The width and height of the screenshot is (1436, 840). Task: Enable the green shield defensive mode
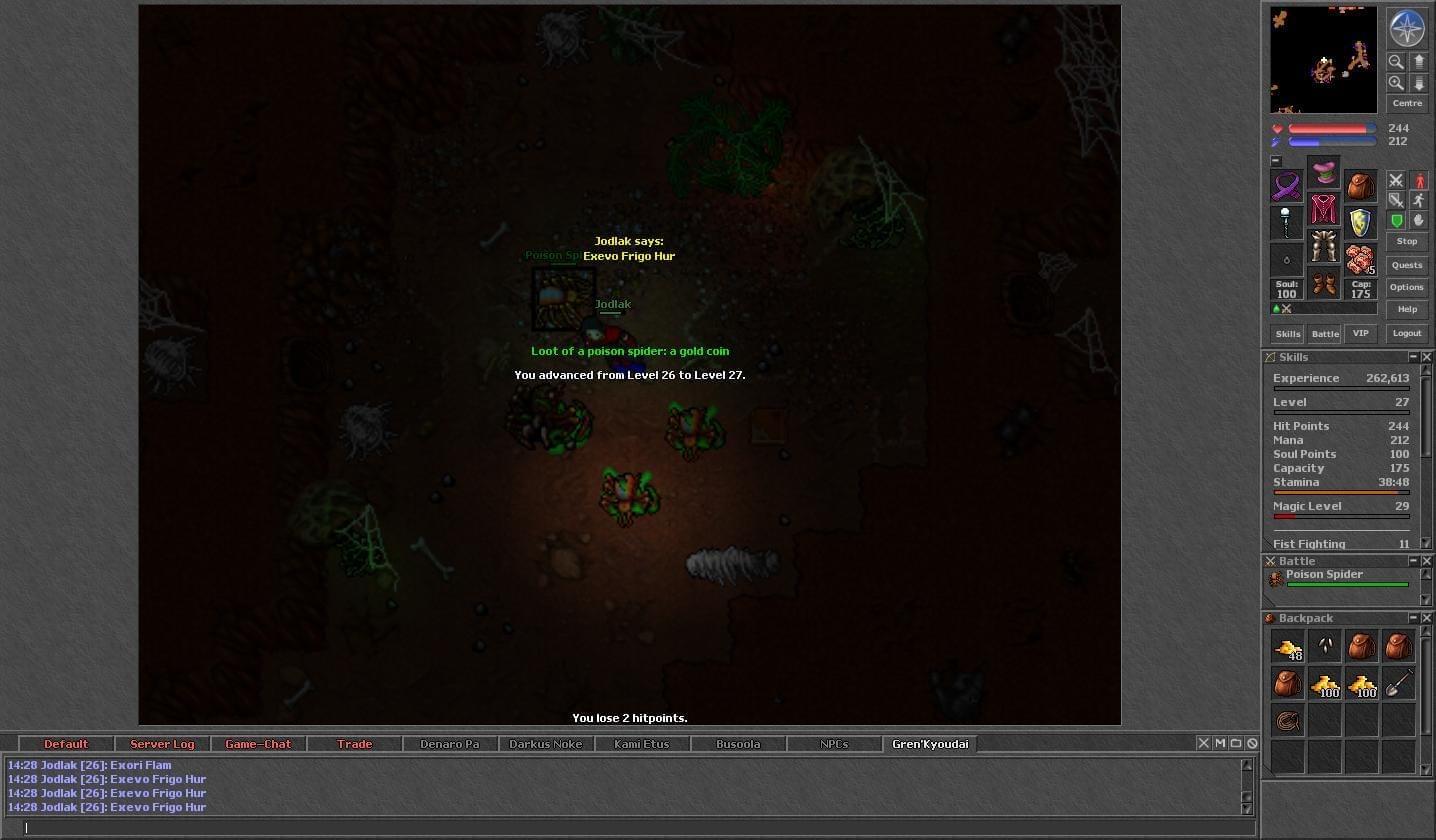tap(1397, 221)
